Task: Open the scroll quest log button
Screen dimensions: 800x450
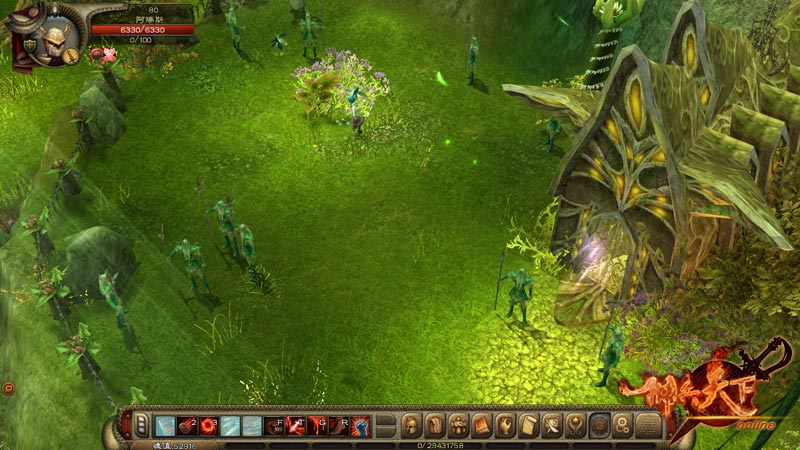Action: pyautogui.click(x=528, y=425)
